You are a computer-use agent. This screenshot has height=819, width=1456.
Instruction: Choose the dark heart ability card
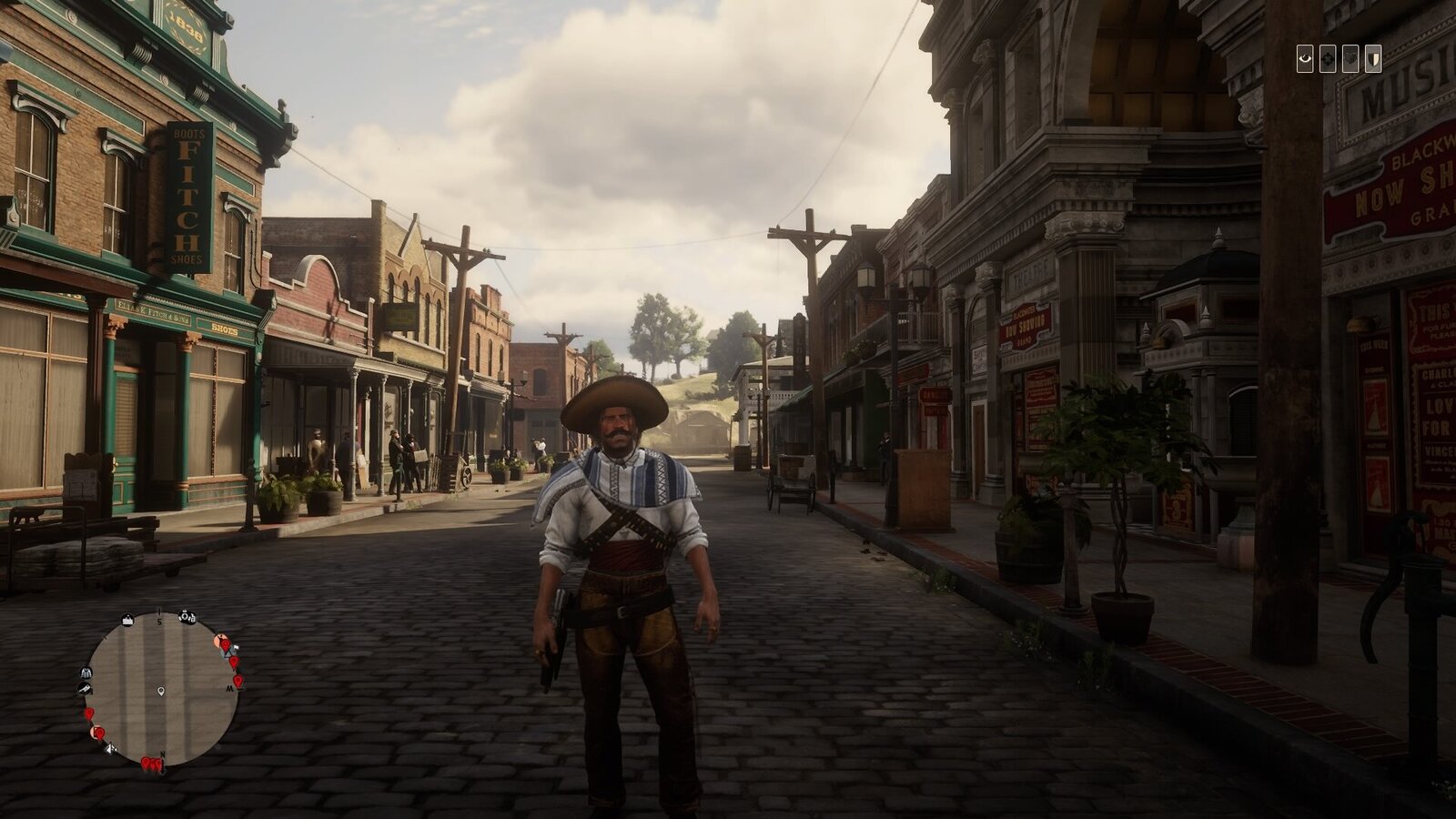click(1350, 58)
